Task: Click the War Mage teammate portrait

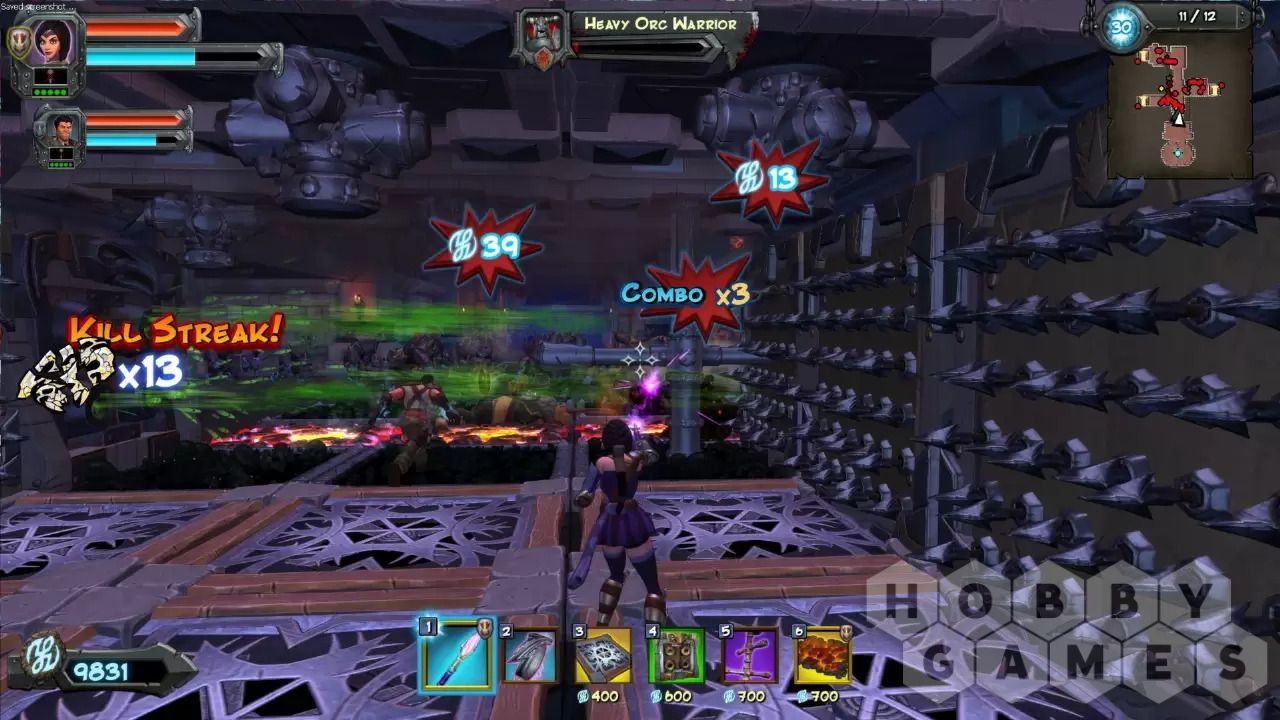Action: 55,130
